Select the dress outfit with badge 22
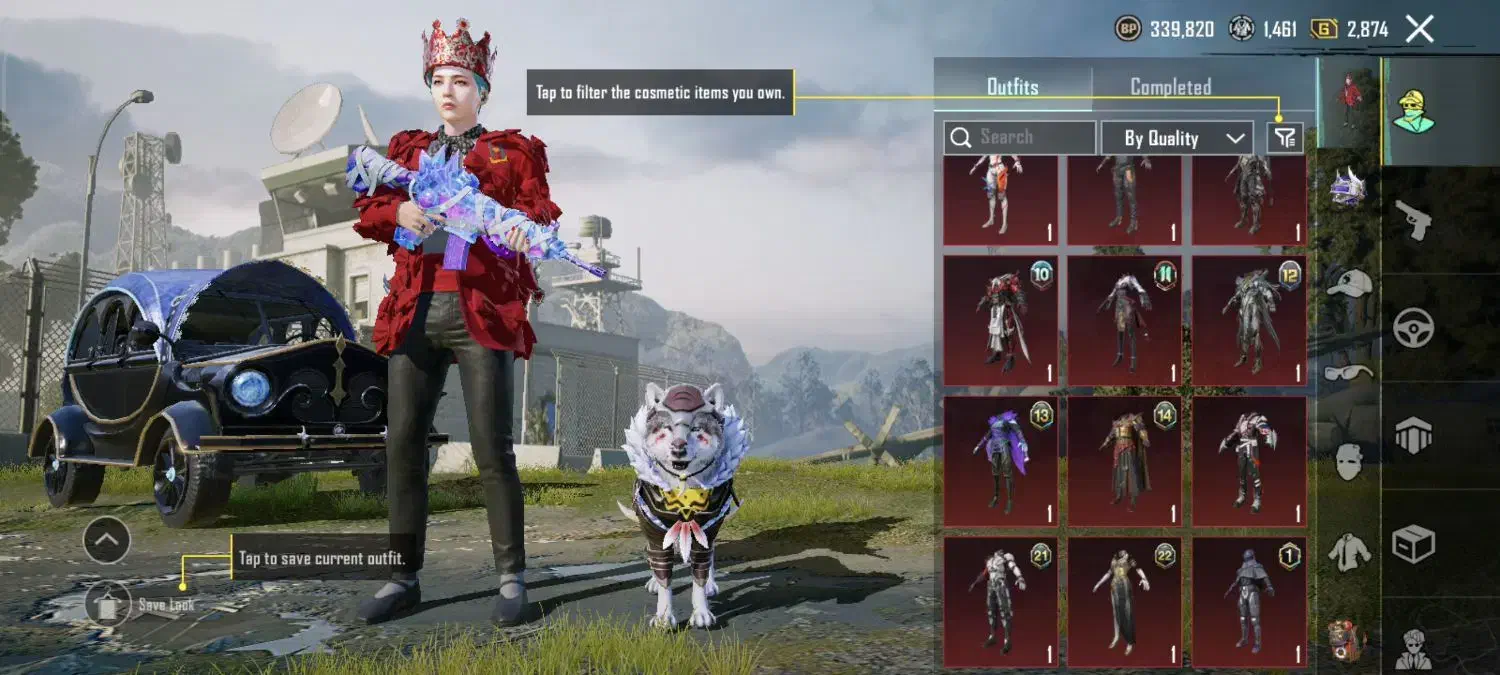 [1124, 602]
